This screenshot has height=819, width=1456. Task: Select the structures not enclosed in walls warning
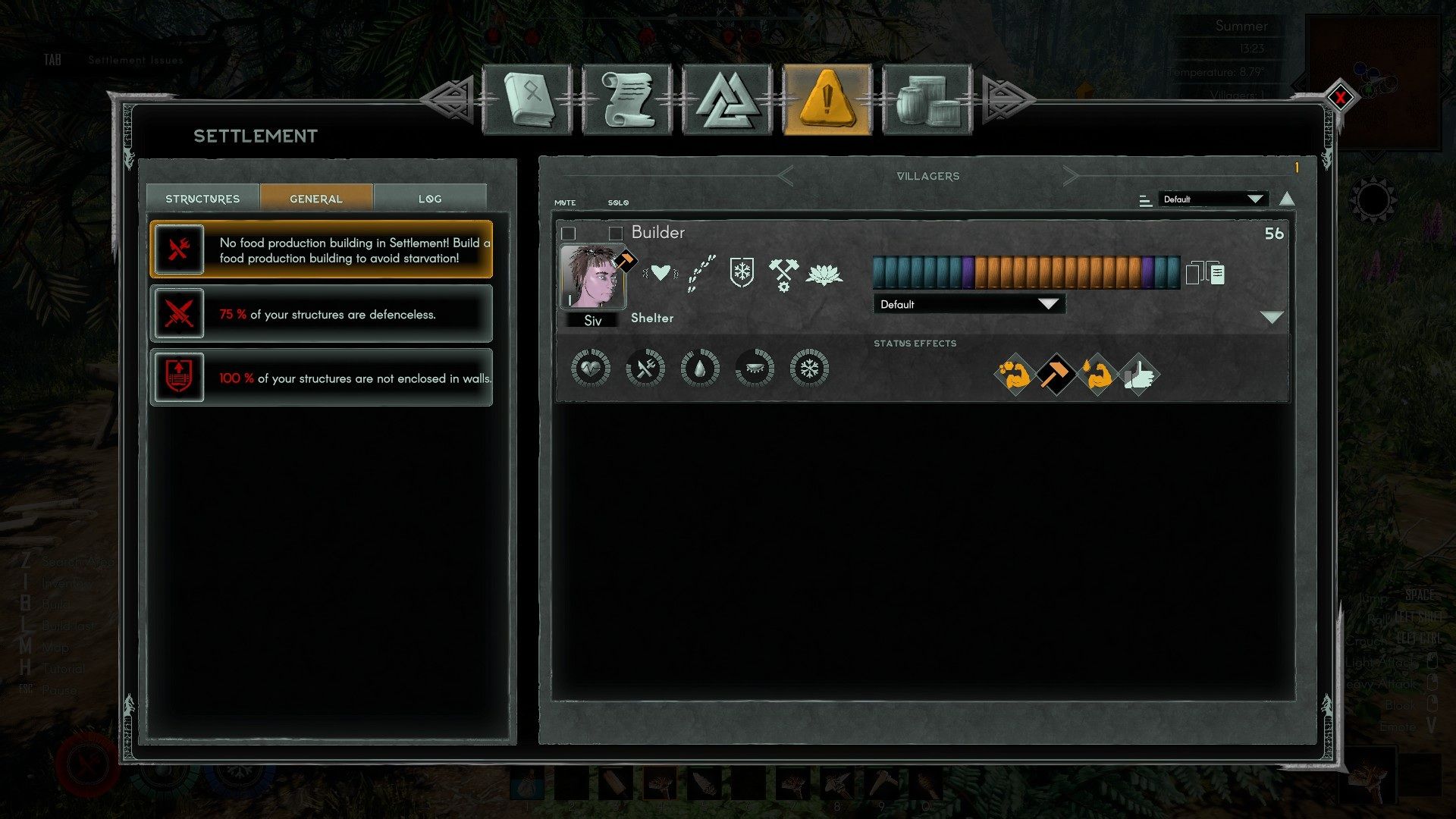[x=322, y=378]
